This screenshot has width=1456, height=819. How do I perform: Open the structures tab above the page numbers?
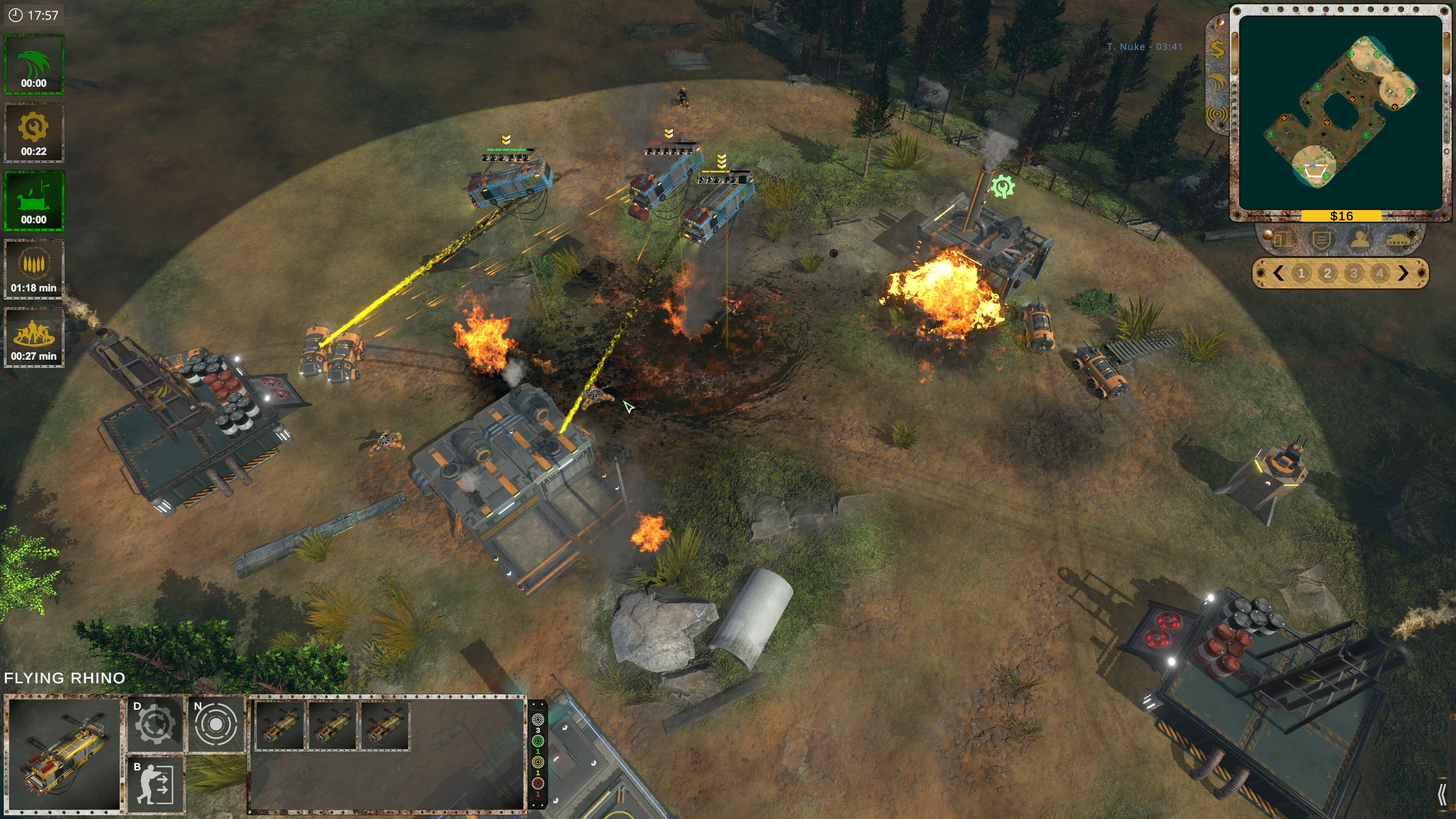1284,239
